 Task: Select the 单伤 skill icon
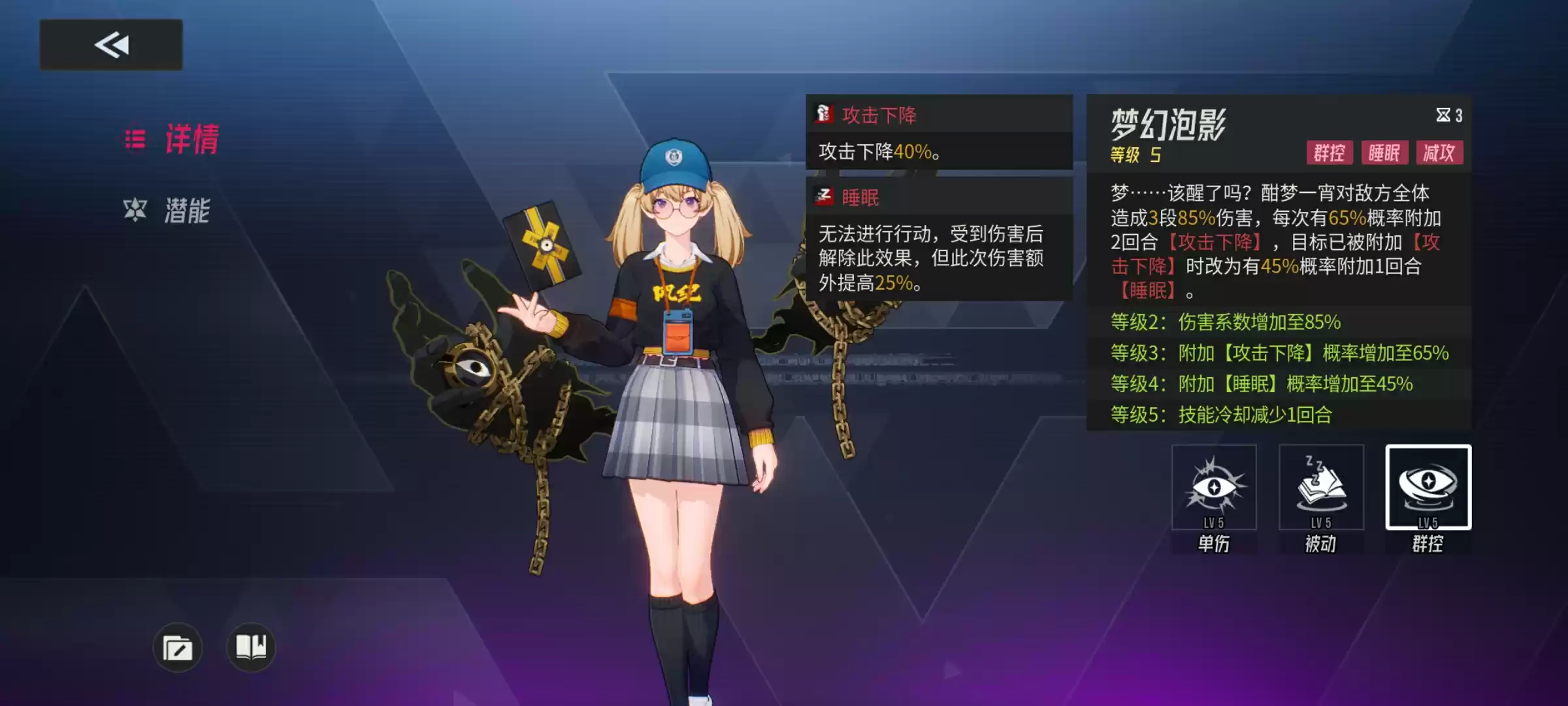pyautogui.click(x=1214, y=487)
